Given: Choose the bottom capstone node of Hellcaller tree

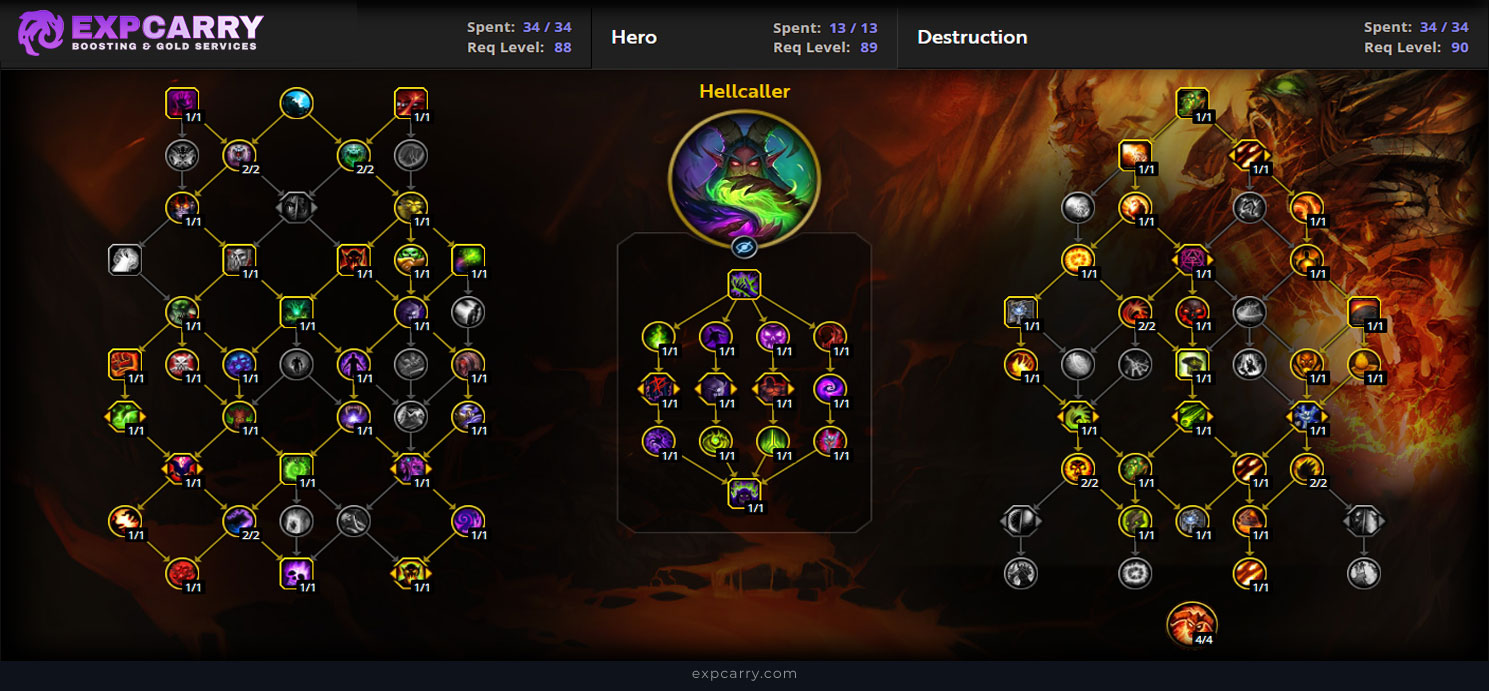Looking at the screenshot, I should [744, 492].
